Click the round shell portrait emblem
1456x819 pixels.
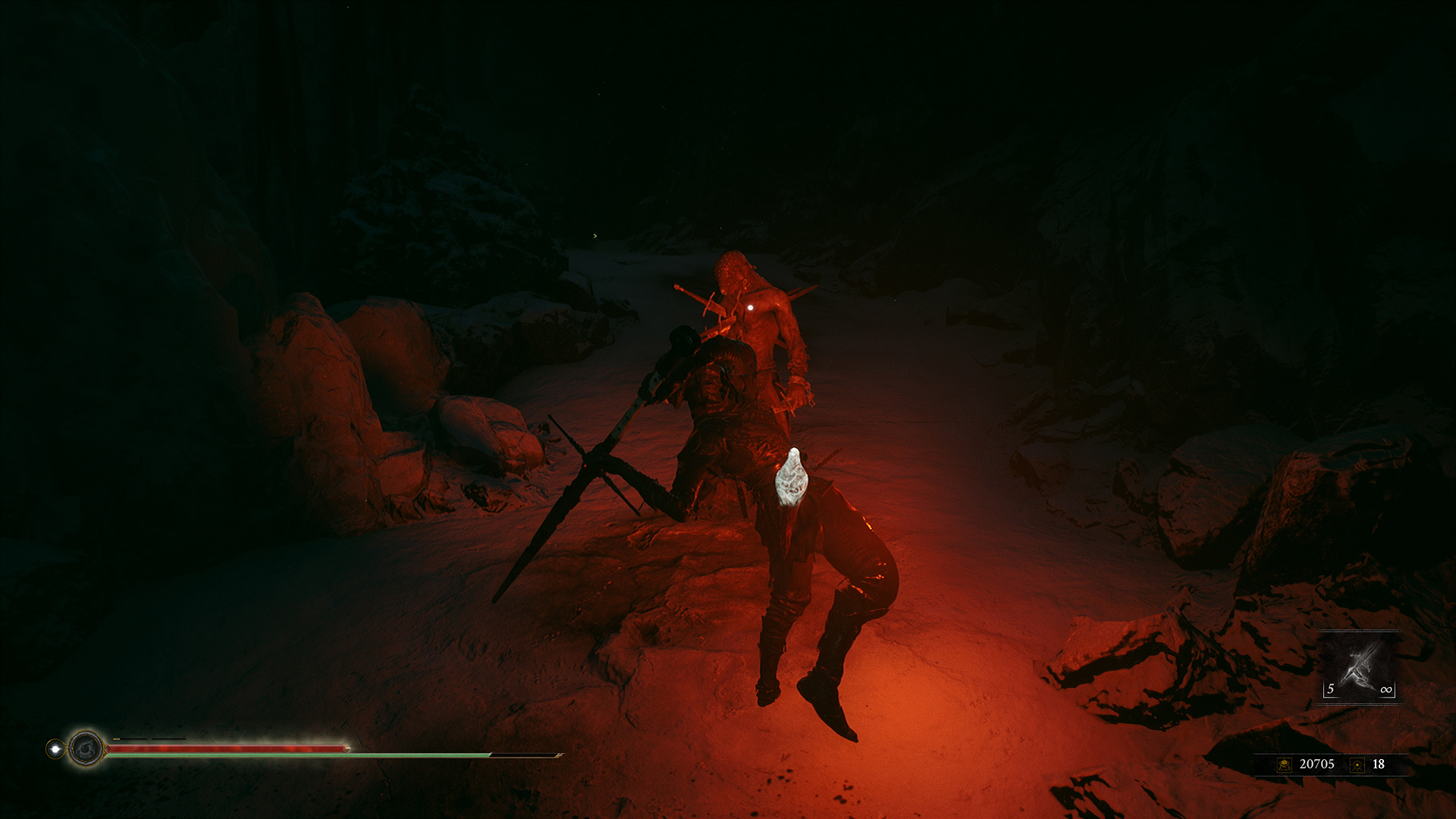click(86, 748)
